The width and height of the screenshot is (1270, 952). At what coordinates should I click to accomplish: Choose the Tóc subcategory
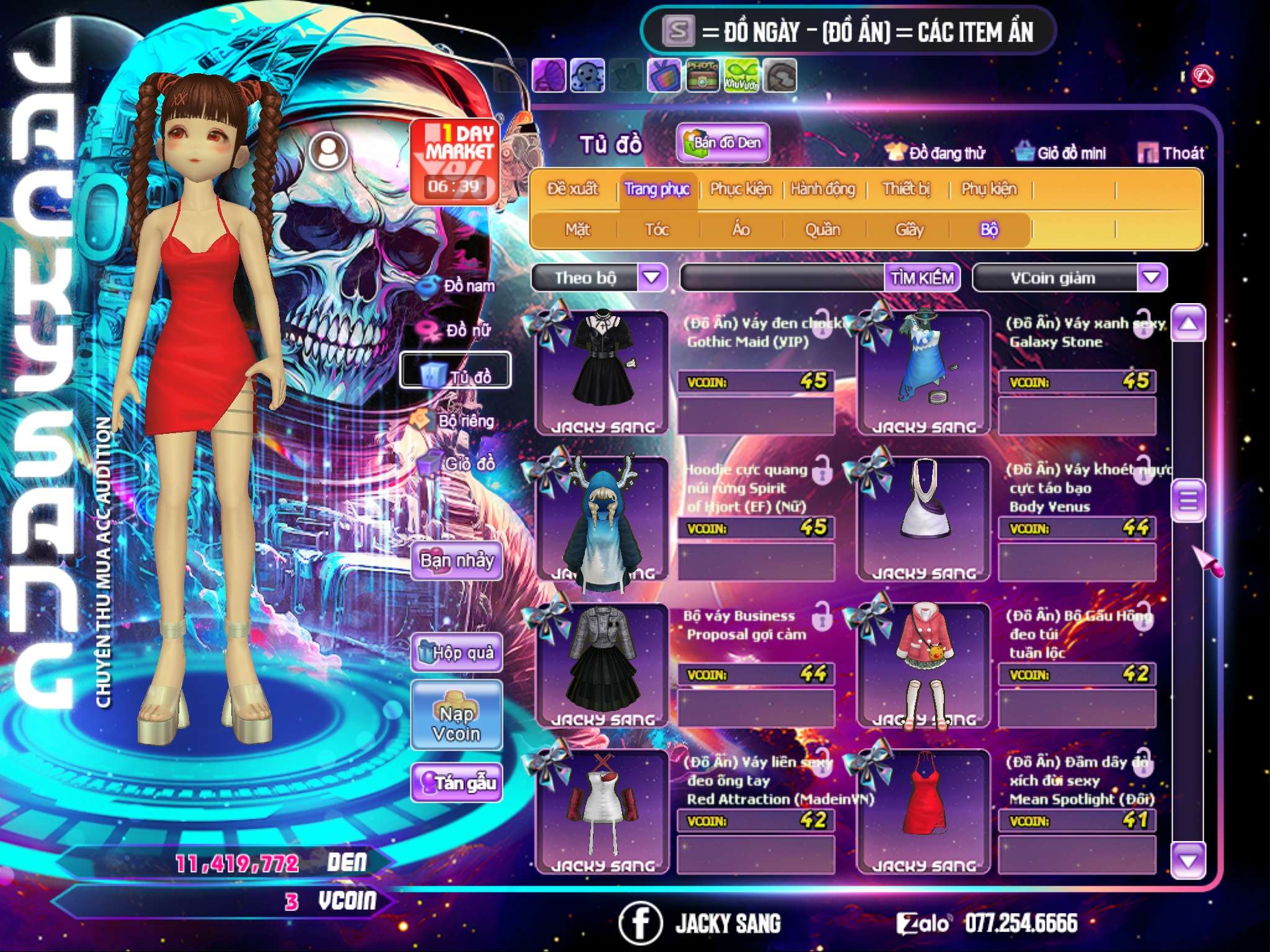[x=657, y=230]
